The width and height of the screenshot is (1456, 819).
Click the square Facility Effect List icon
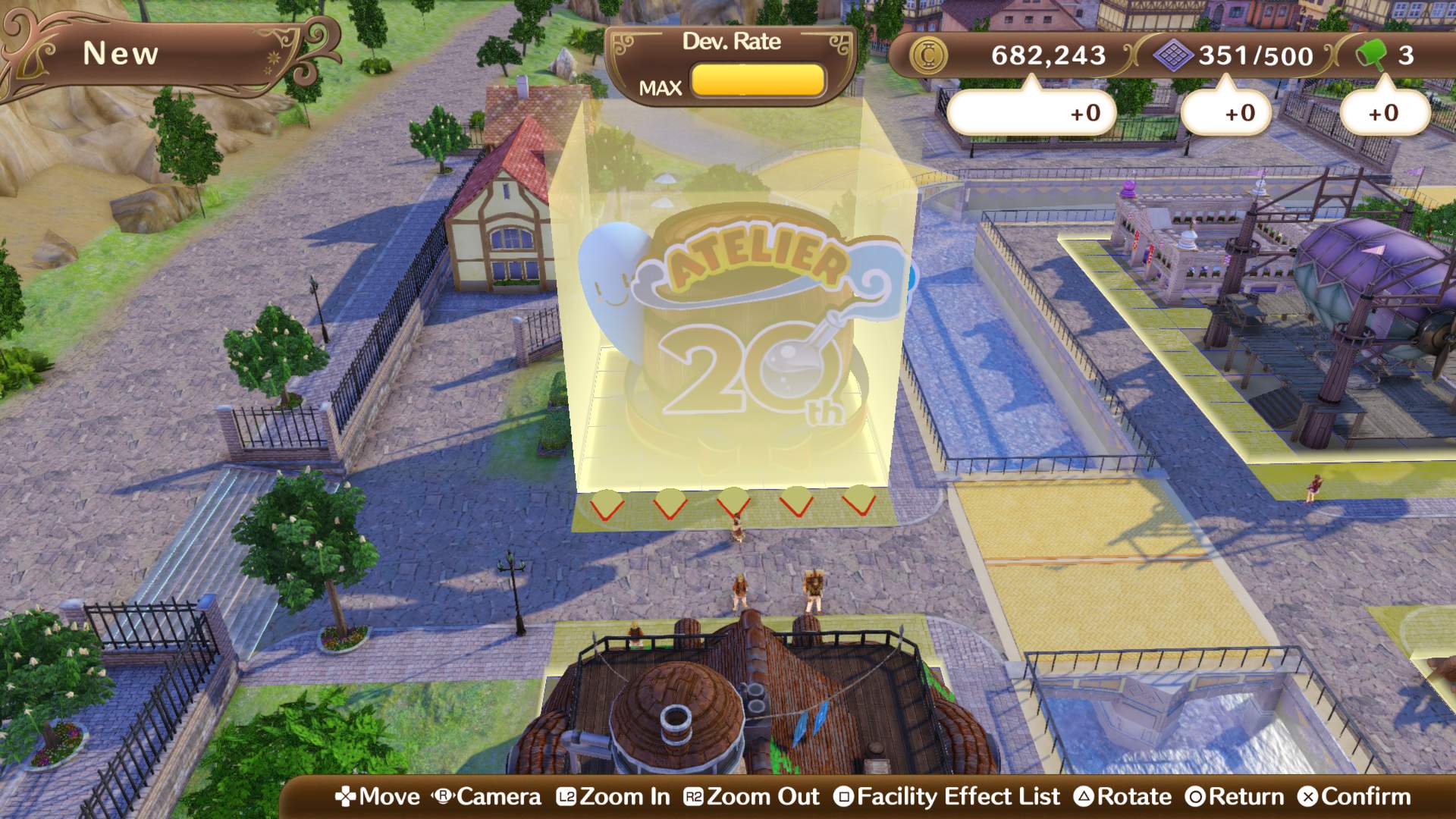coord(844,797)
